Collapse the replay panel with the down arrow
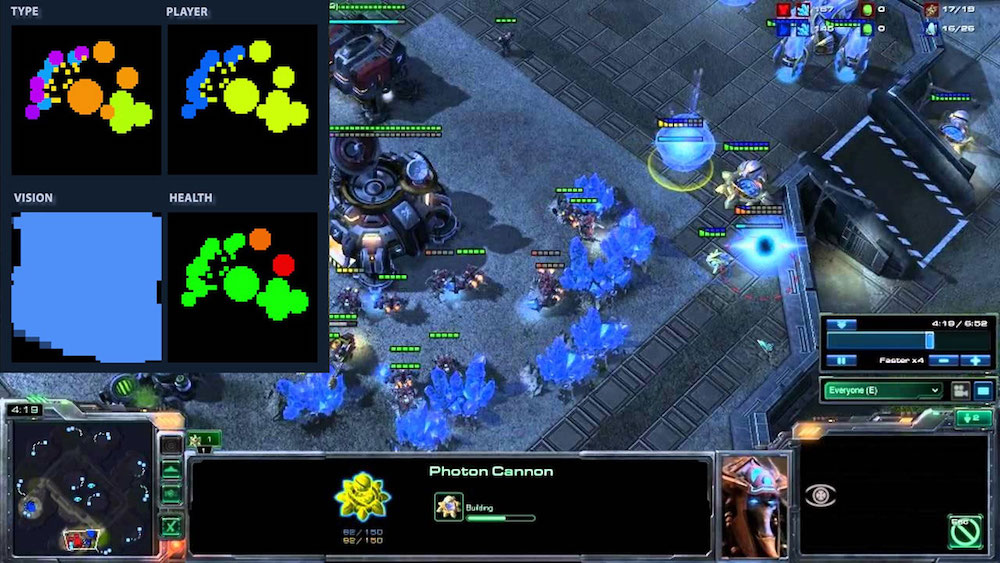 click(x=841, y=325)
